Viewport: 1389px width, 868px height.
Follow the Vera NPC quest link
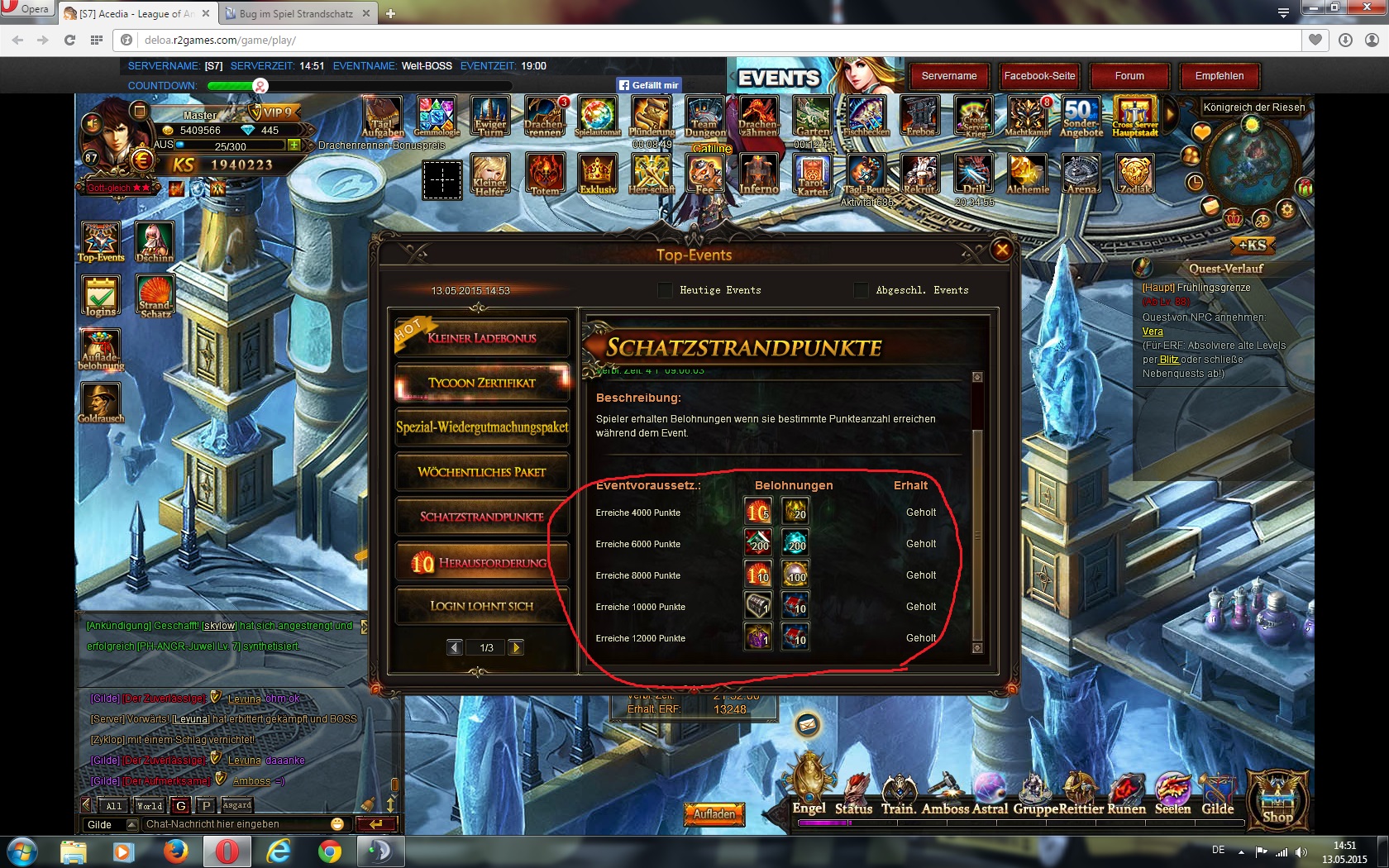[x=1153, y=331]
